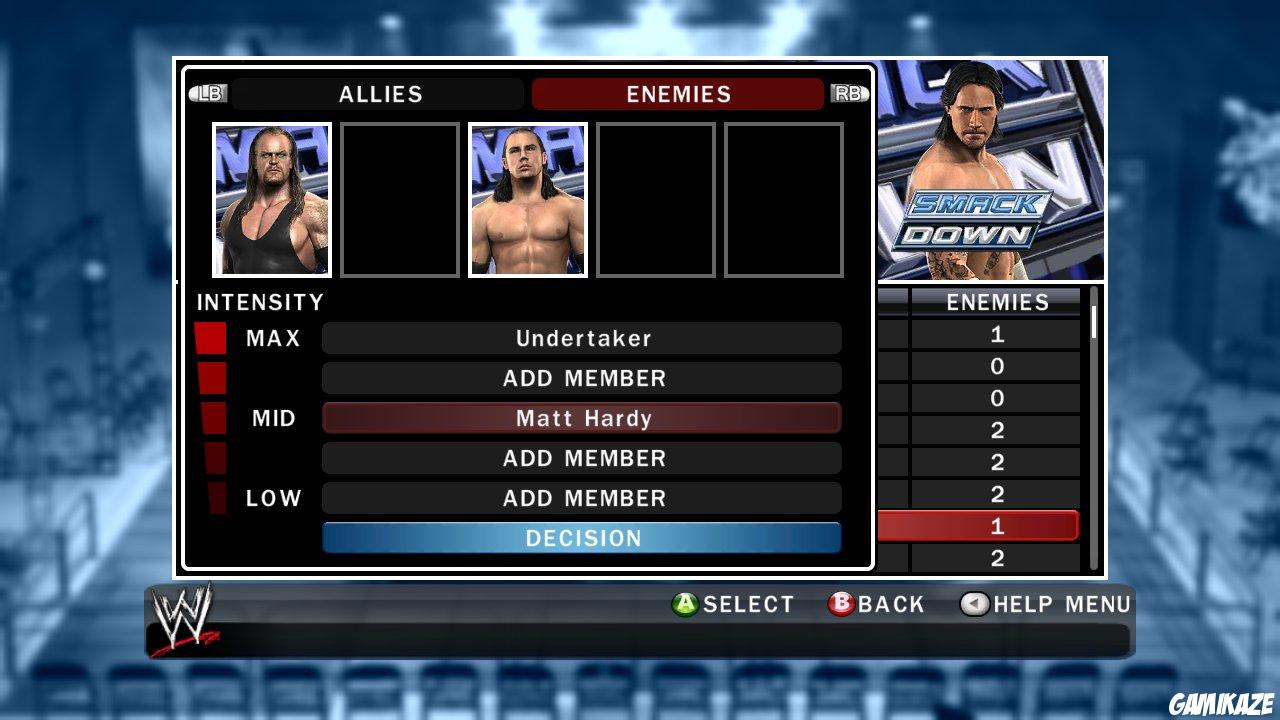This screenshot has width=1280, height=720.
Task: Click the empty roster slot beside Undertaker
Action: (x=399, y=199)
